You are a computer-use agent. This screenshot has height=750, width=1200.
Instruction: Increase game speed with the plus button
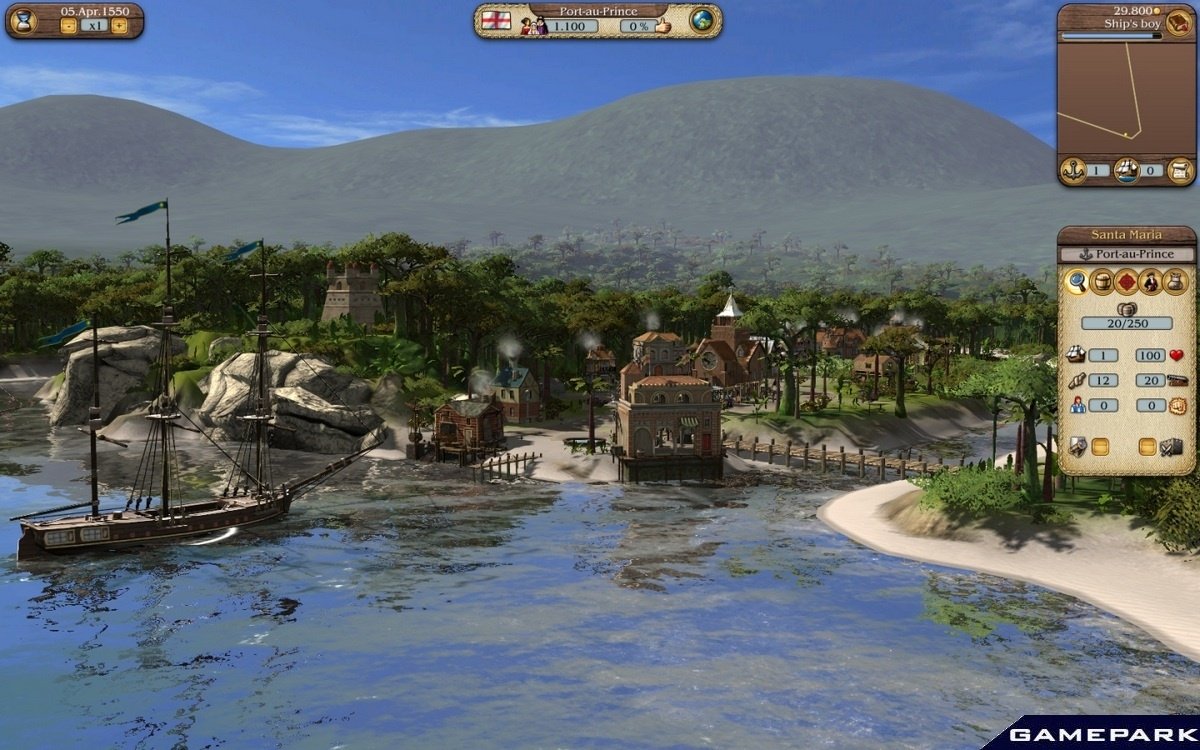(x=119, y=27)
